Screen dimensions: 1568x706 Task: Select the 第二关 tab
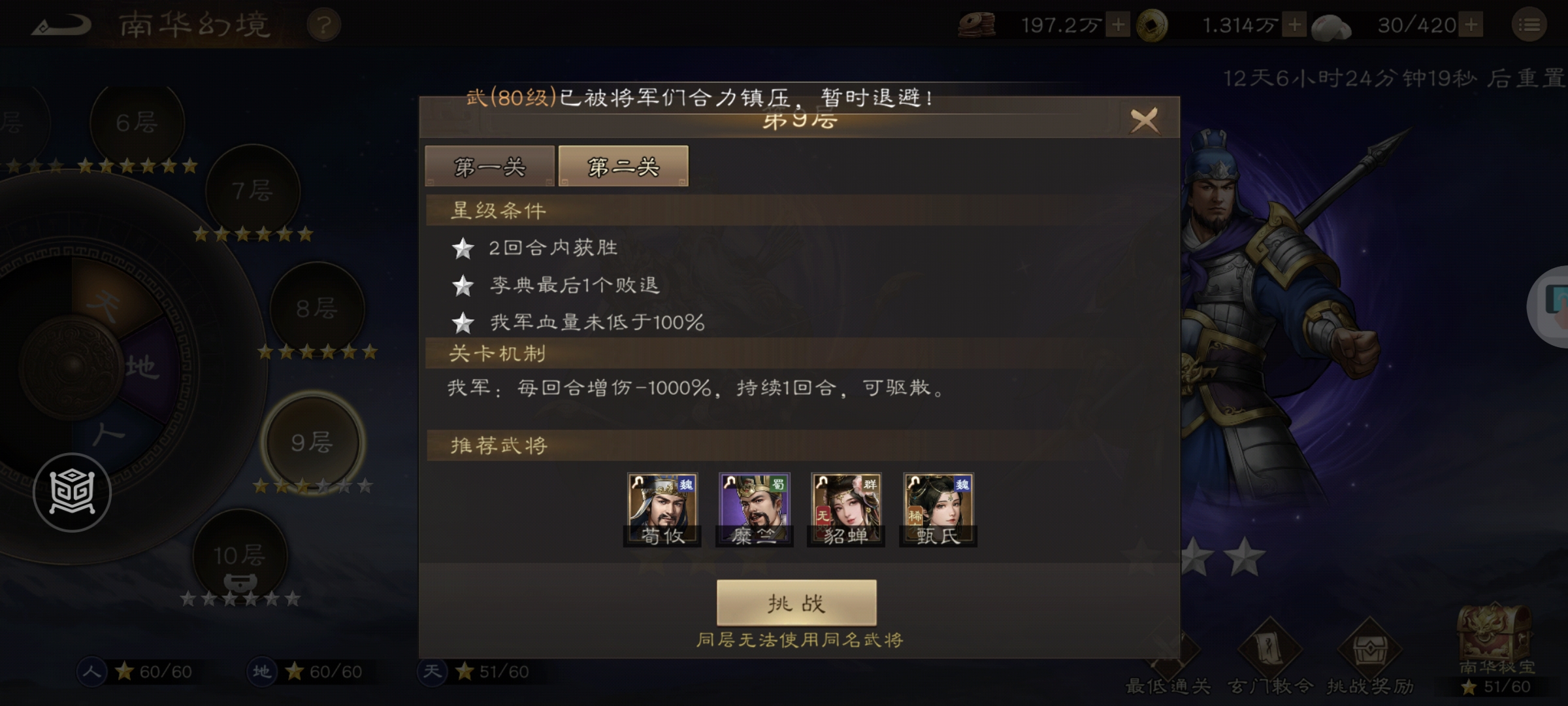click(622, 165)
